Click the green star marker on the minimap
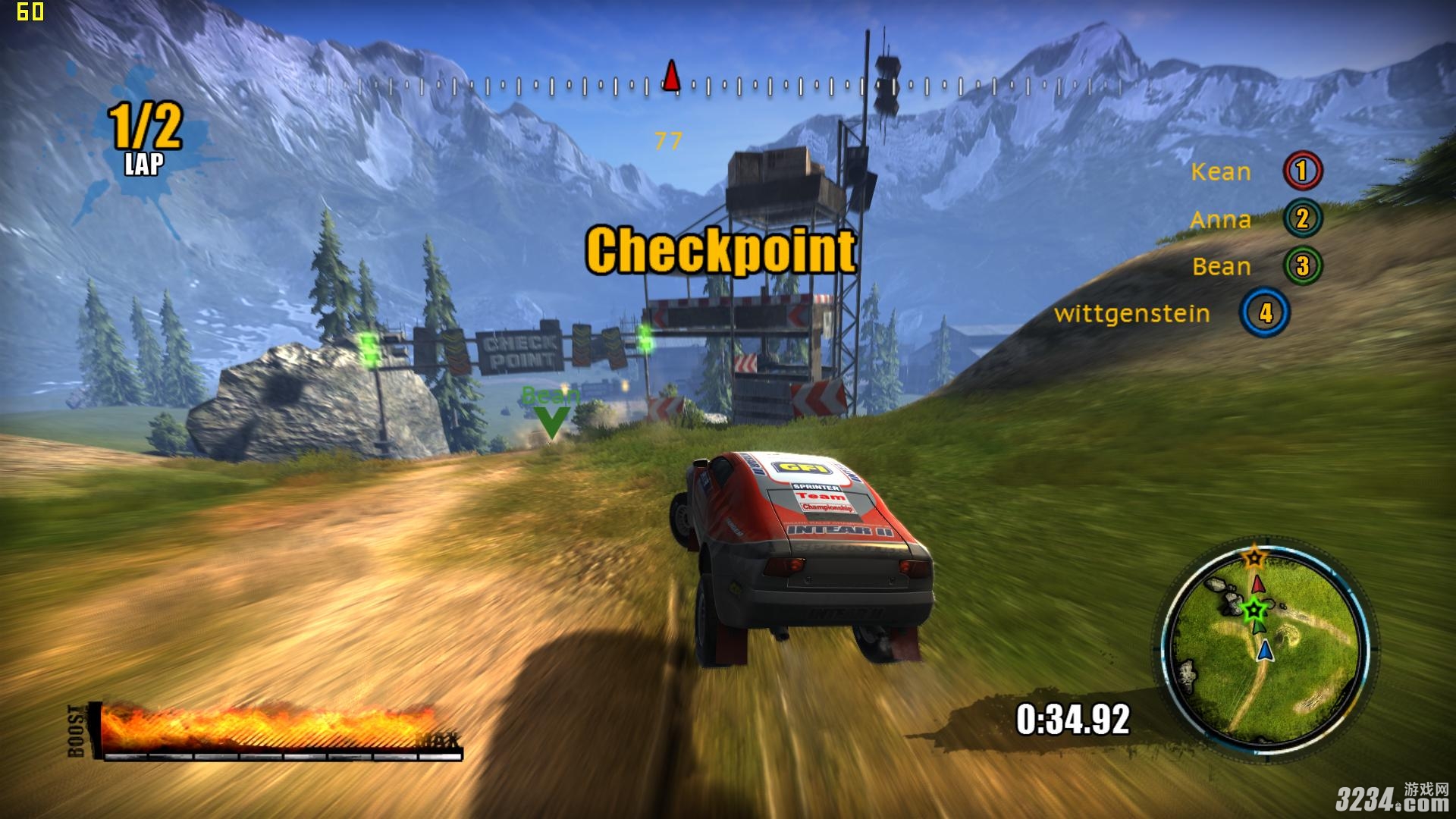Screen dimensions: 1456x819 click(1254, 608)
